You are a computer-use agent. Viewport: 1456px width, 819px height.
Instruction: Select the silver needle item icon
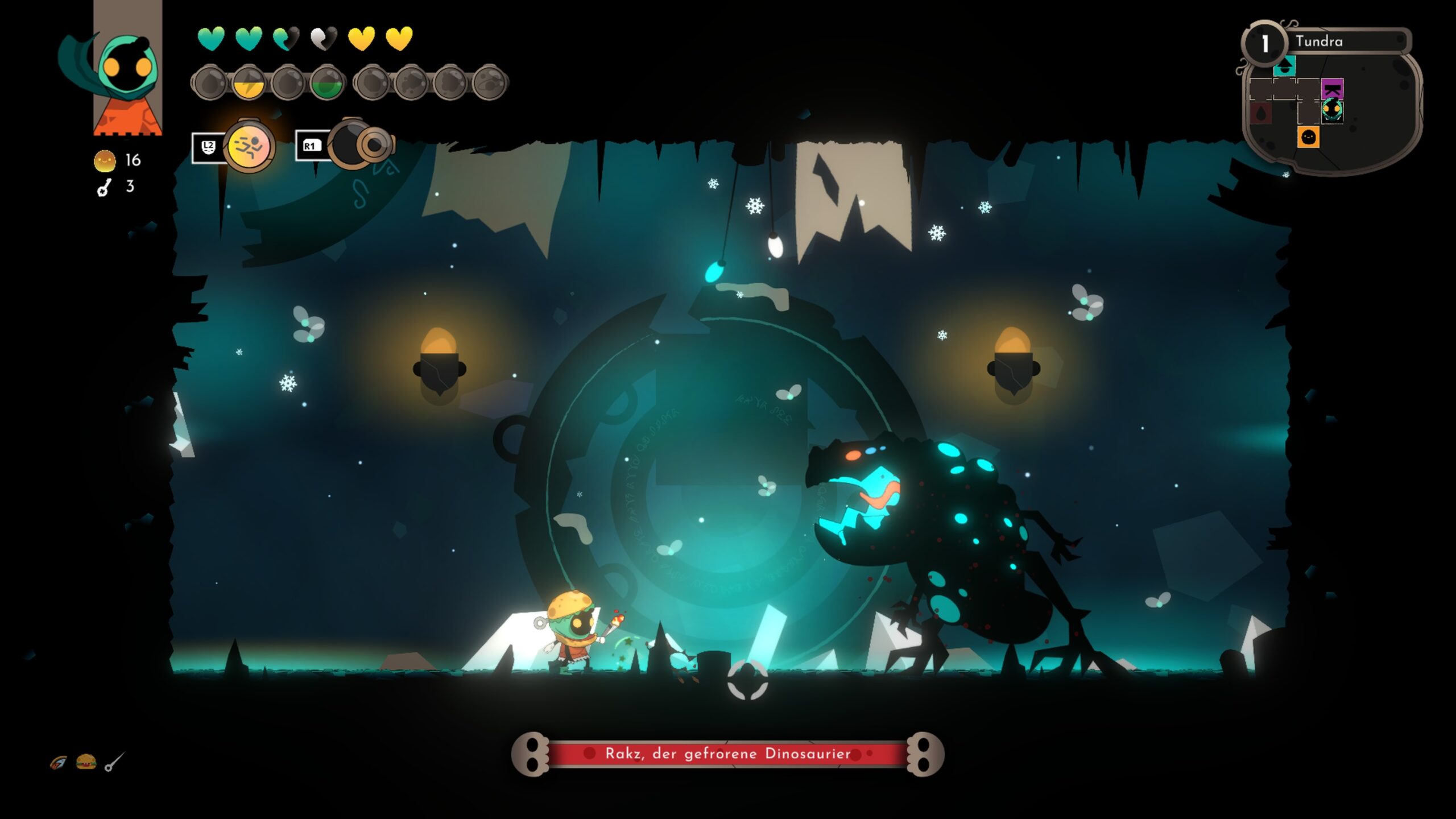114,762
